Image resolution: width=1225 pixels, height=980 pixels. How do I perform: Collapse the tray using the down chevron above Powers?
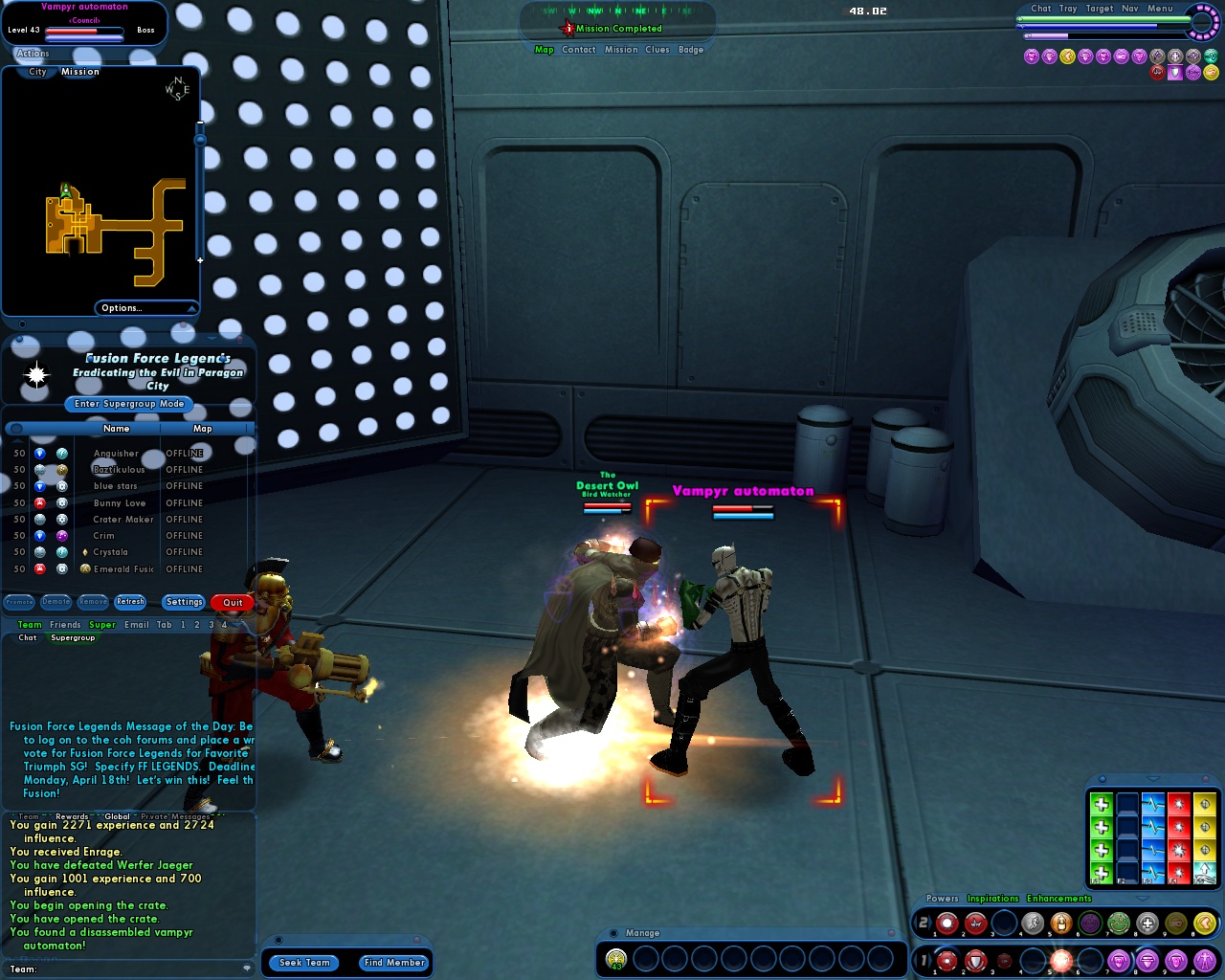(1143, 899)
